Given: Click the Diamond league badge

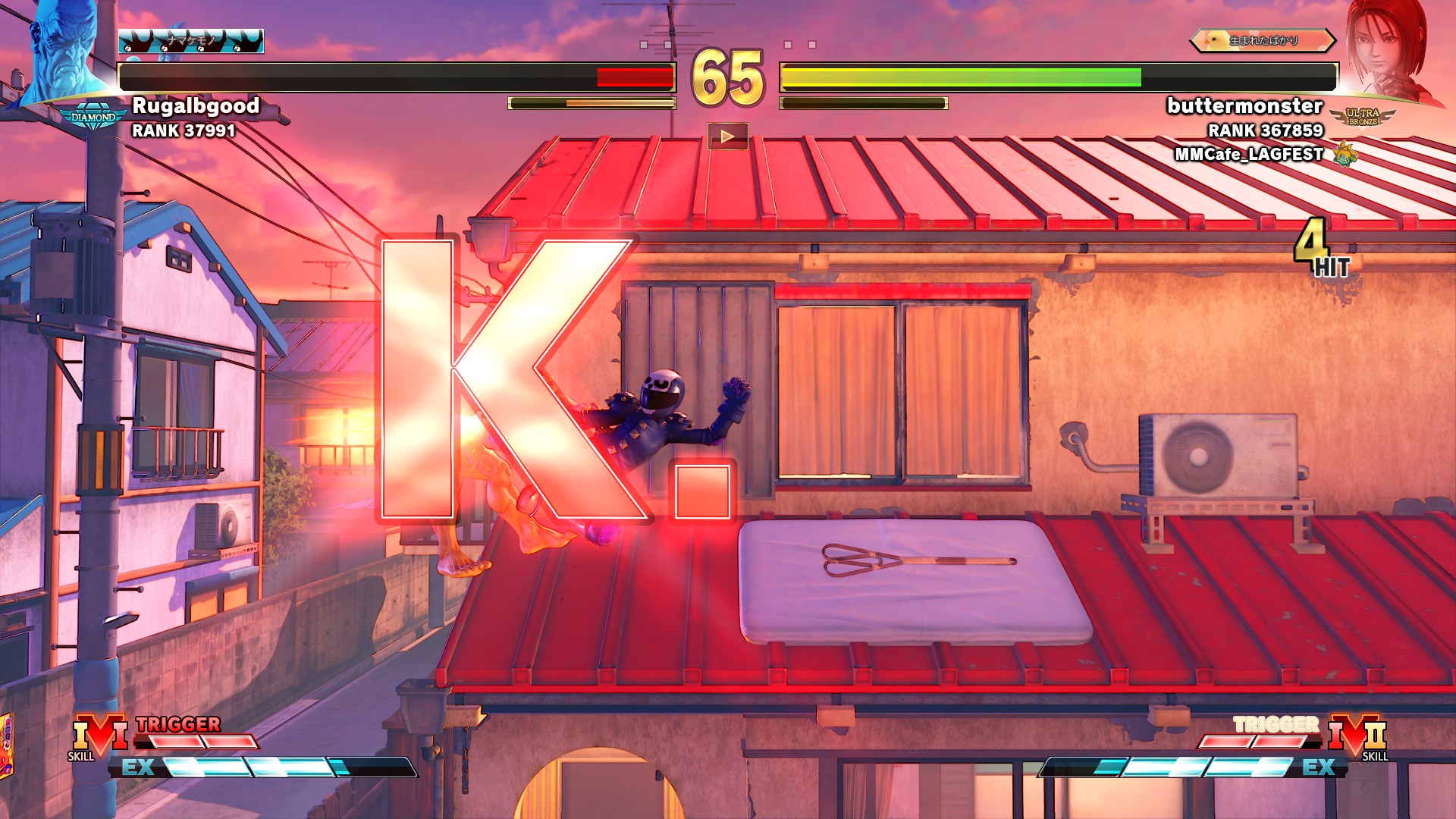Looking at the screenshot, I should point(93,118).
